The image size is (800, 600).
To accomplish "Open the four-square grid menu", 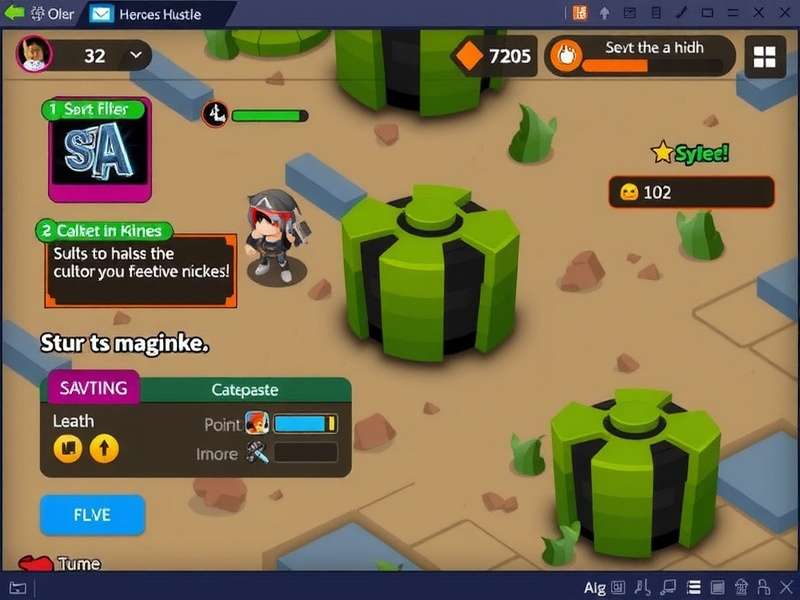I will (x=765, y=57).
